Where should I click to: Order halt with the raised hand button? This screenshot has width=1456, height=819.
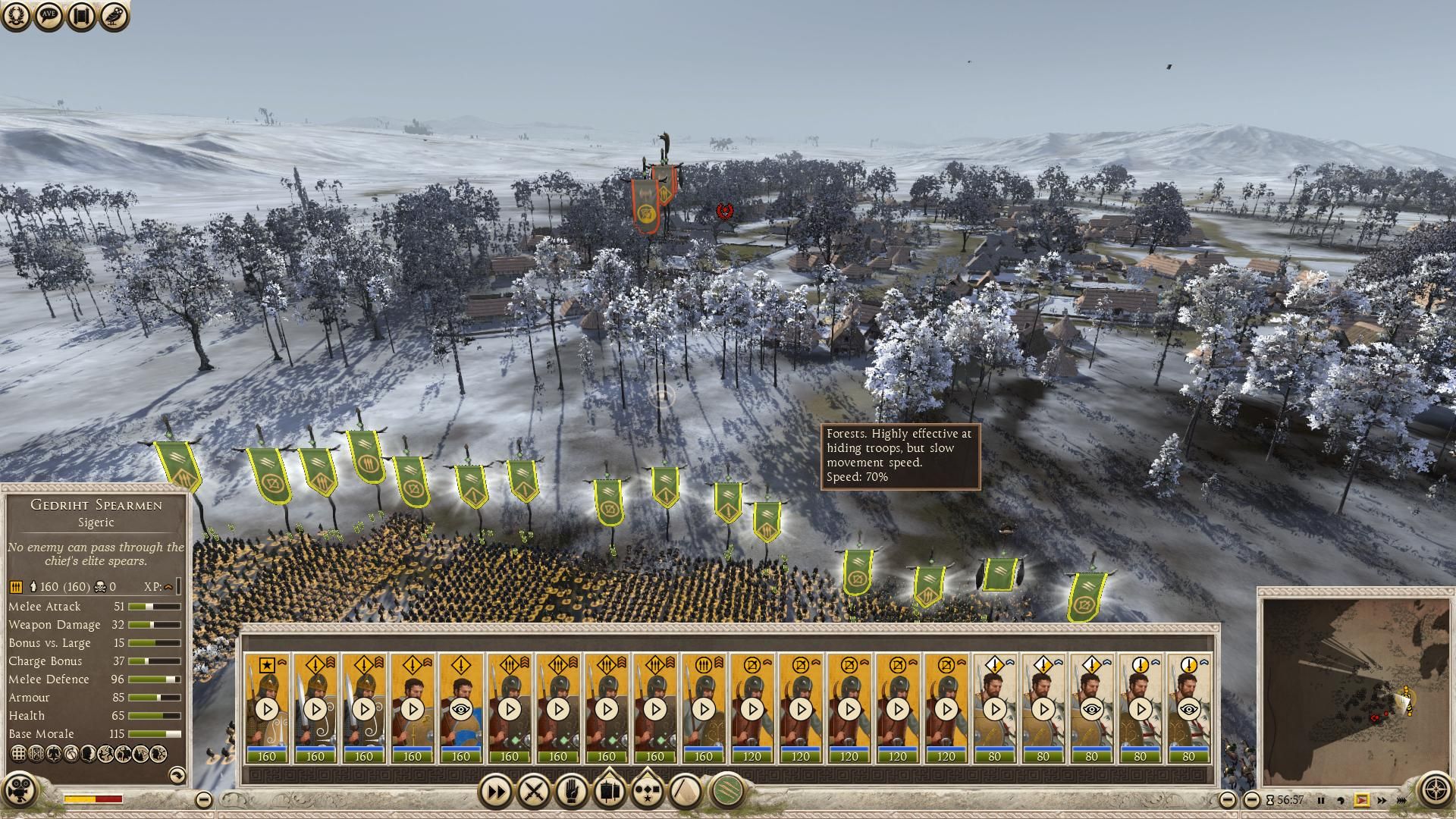point(572,792)
